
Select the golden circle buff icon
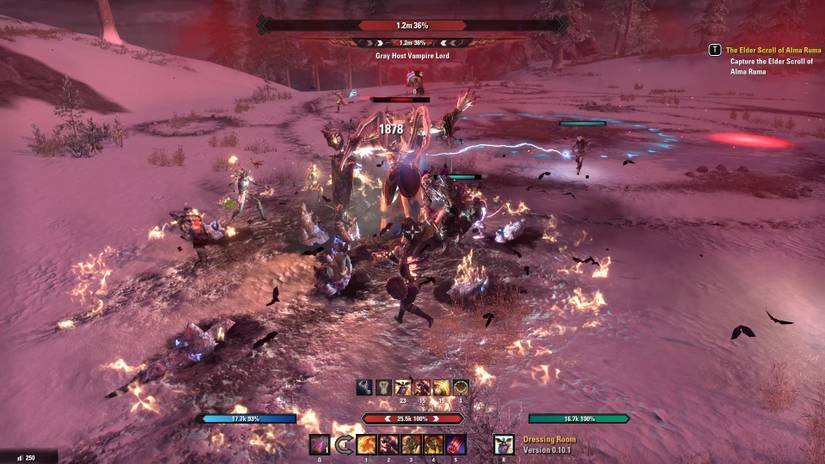(460, 387)
